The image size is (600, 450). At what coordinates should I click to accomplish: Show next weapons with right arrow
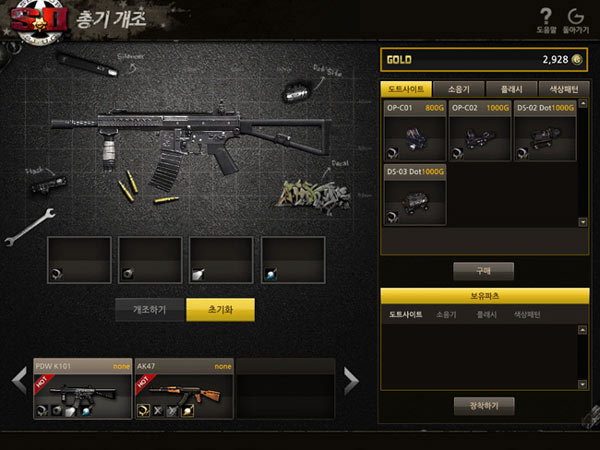click(x=351, y=380)
